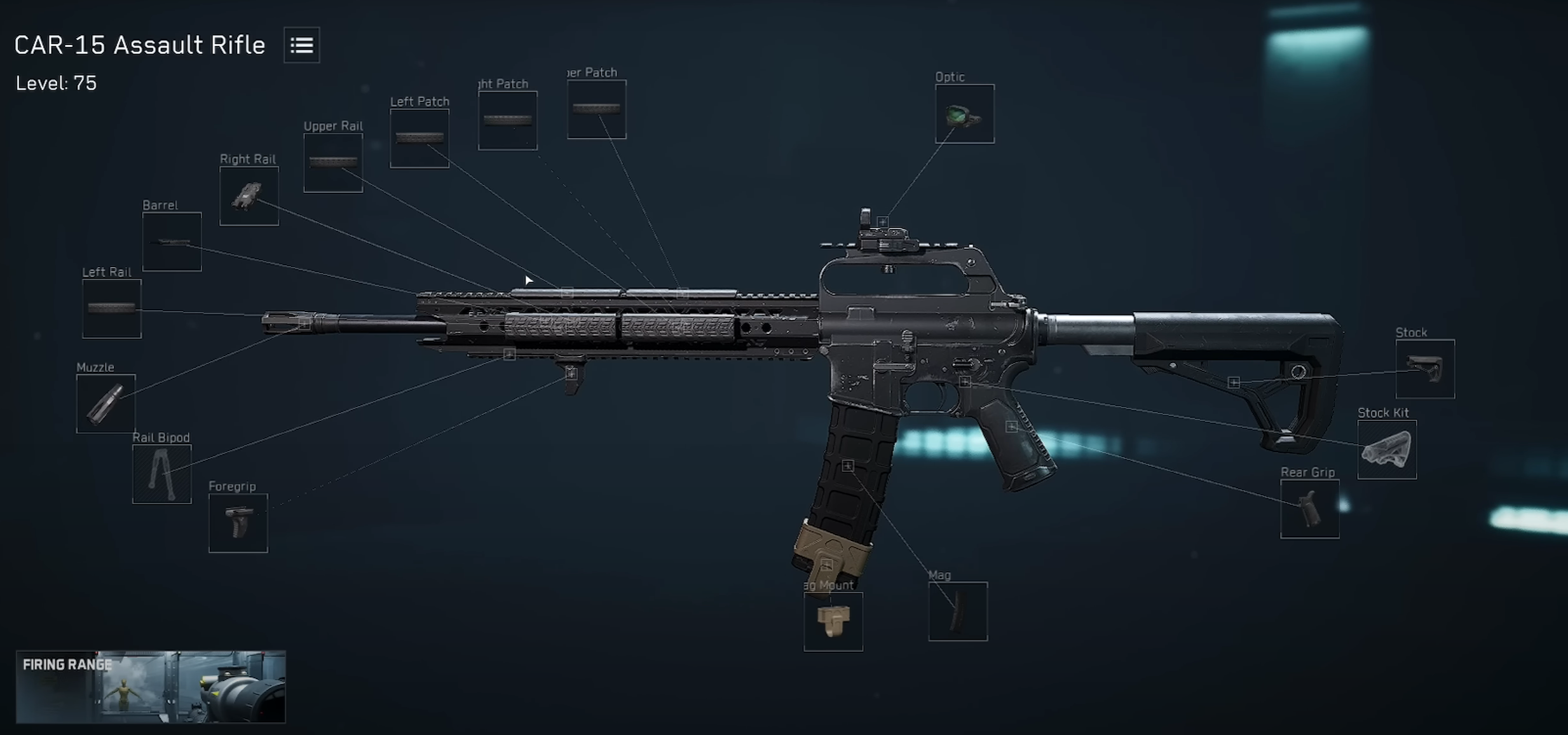Open the weapon loadout list menu

tap(301, 45)
